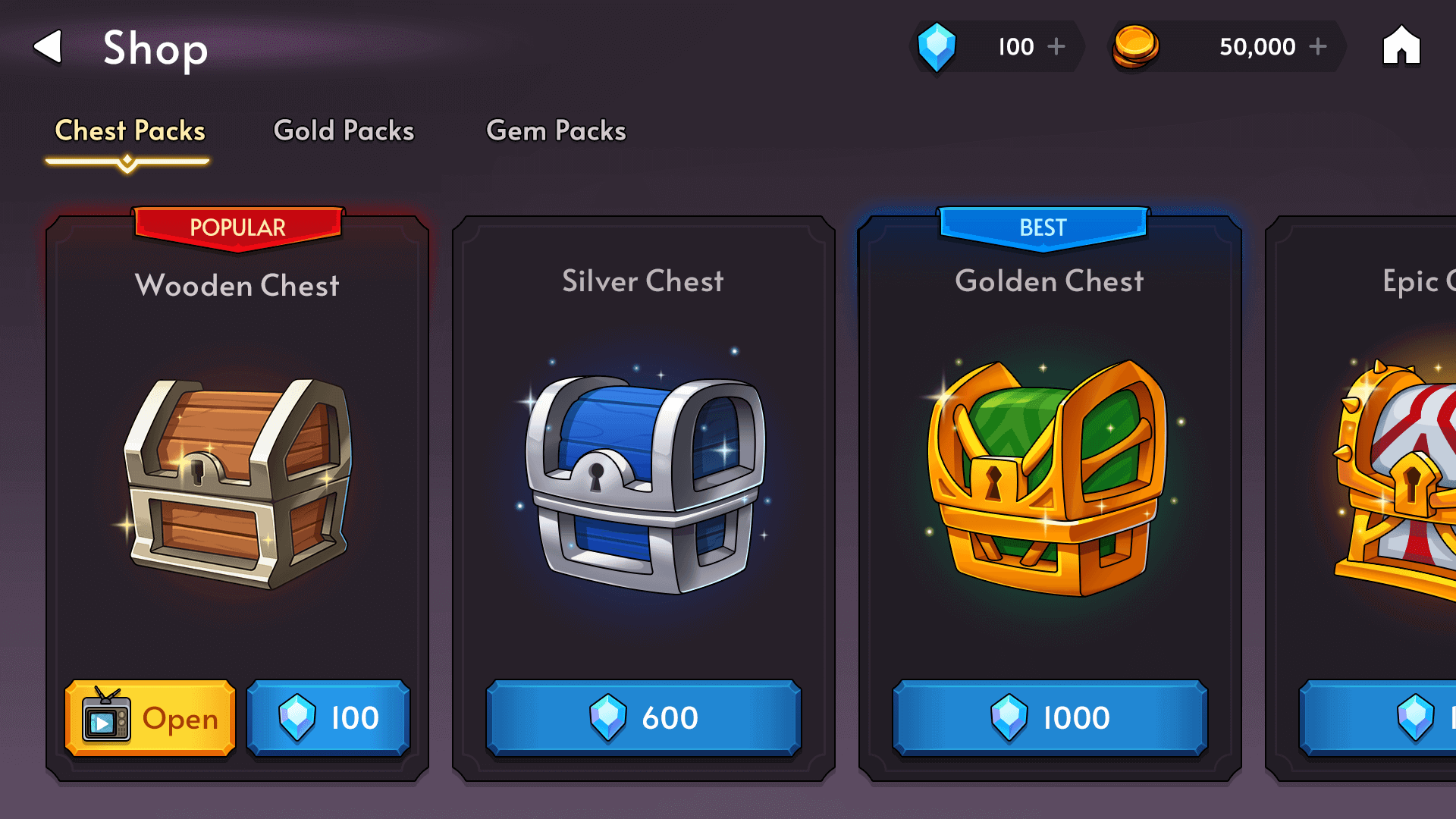
Task: Buy Silver Chest for 600 gems
Action: [x=643, y=718]
